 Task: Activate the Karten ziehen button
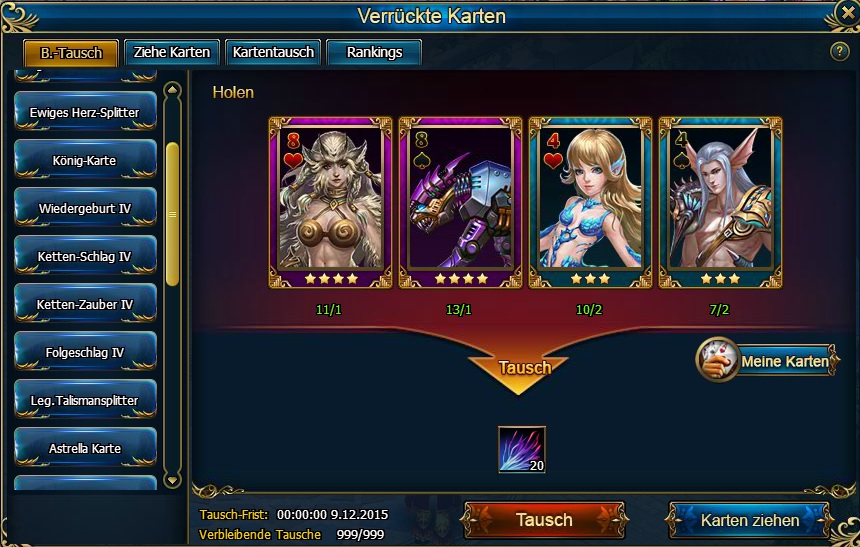click(x=749, y=520)
